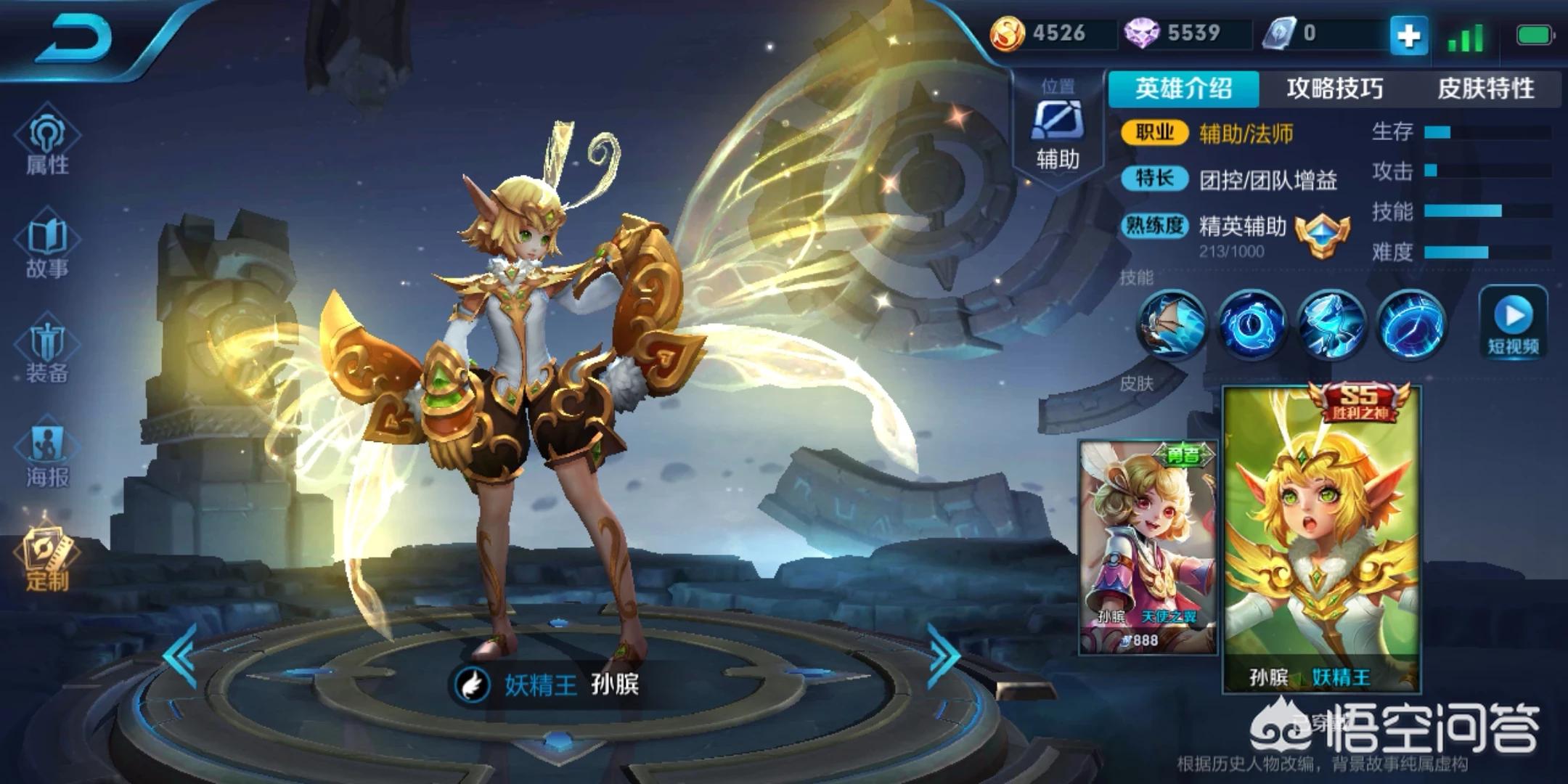1568x784 pixels.
Task: Switch to the 英雄介绍 tab
Action: [1183, 89]
